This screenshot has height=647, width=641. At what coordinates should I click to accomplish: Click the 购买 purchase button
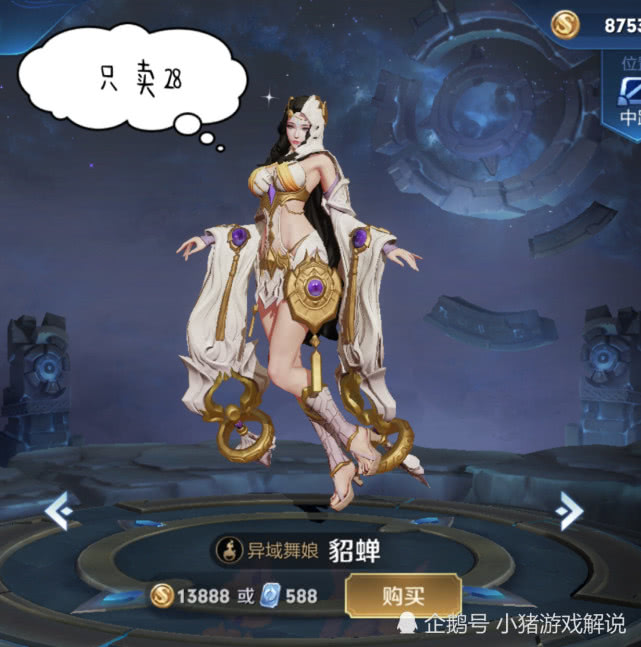coord(402,596)
